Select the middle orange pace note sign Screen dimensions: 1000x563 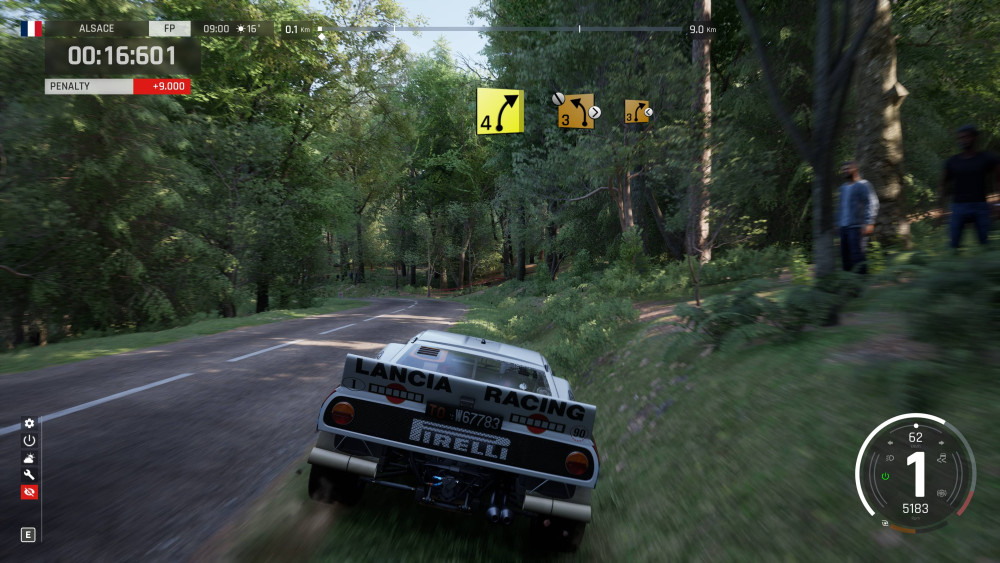coord(576,111)
